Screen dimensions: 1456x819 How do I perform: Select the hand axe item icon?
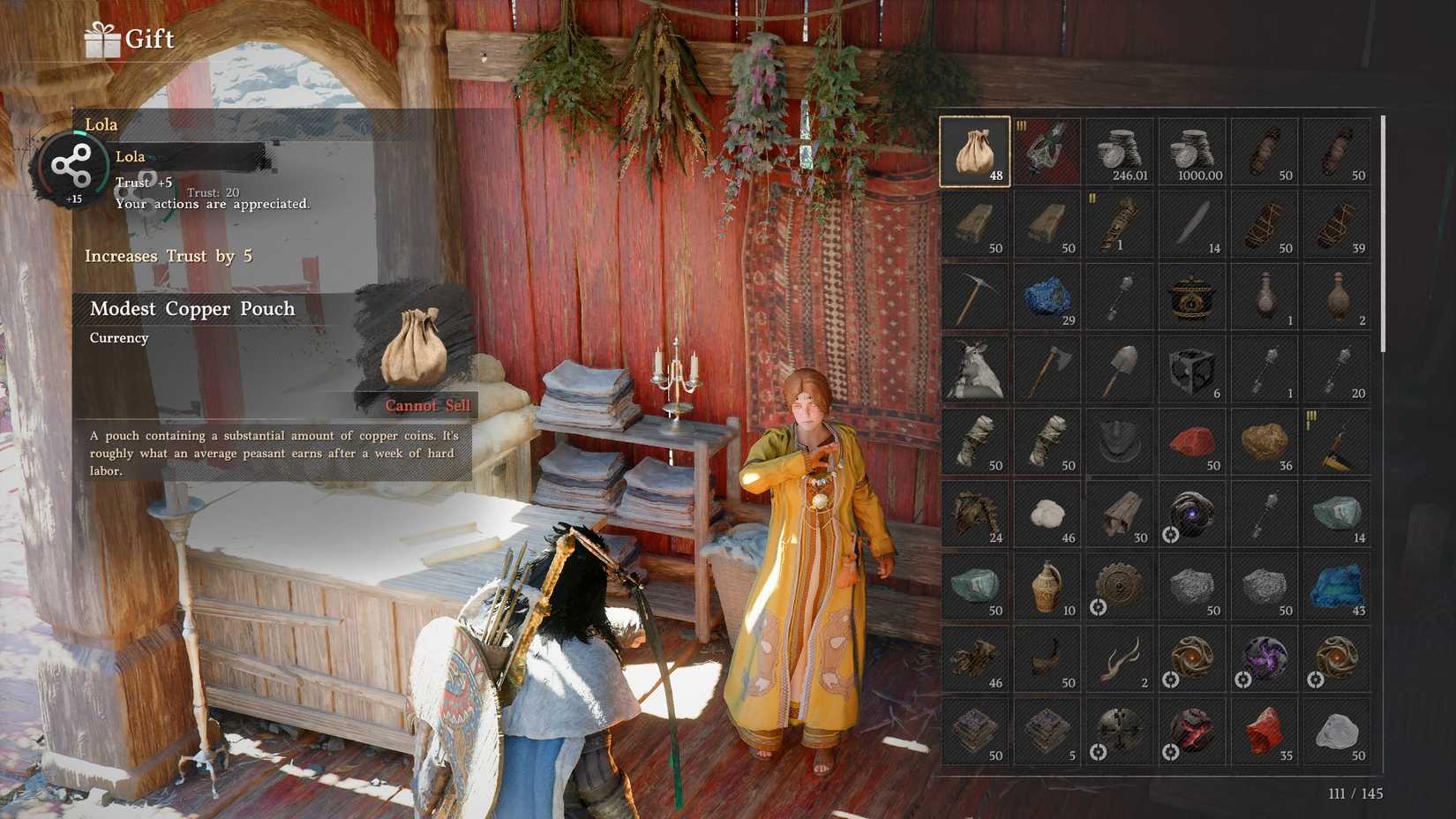(1047, 369)
